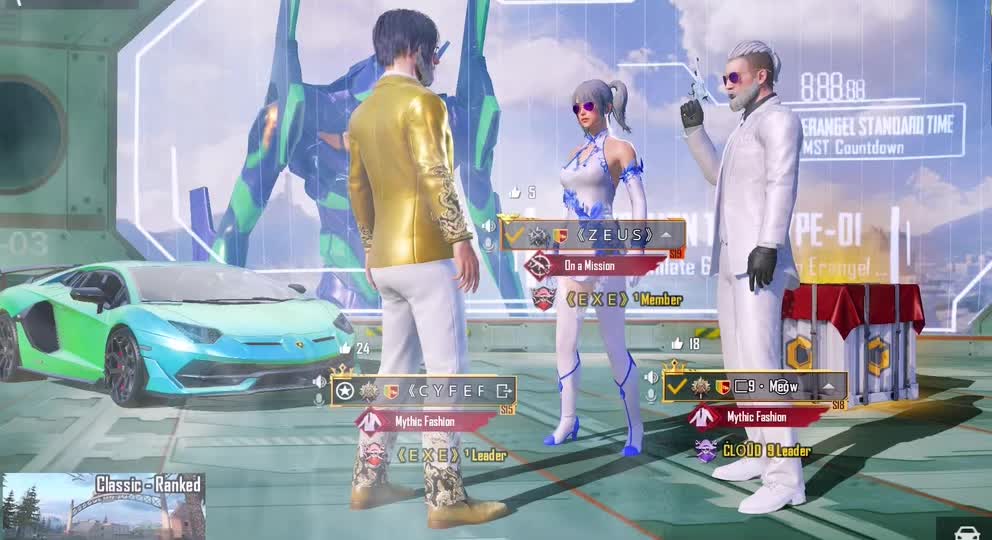Expand the arrow on Meow's name plate

pyautogui.click(x=829, y=386)
